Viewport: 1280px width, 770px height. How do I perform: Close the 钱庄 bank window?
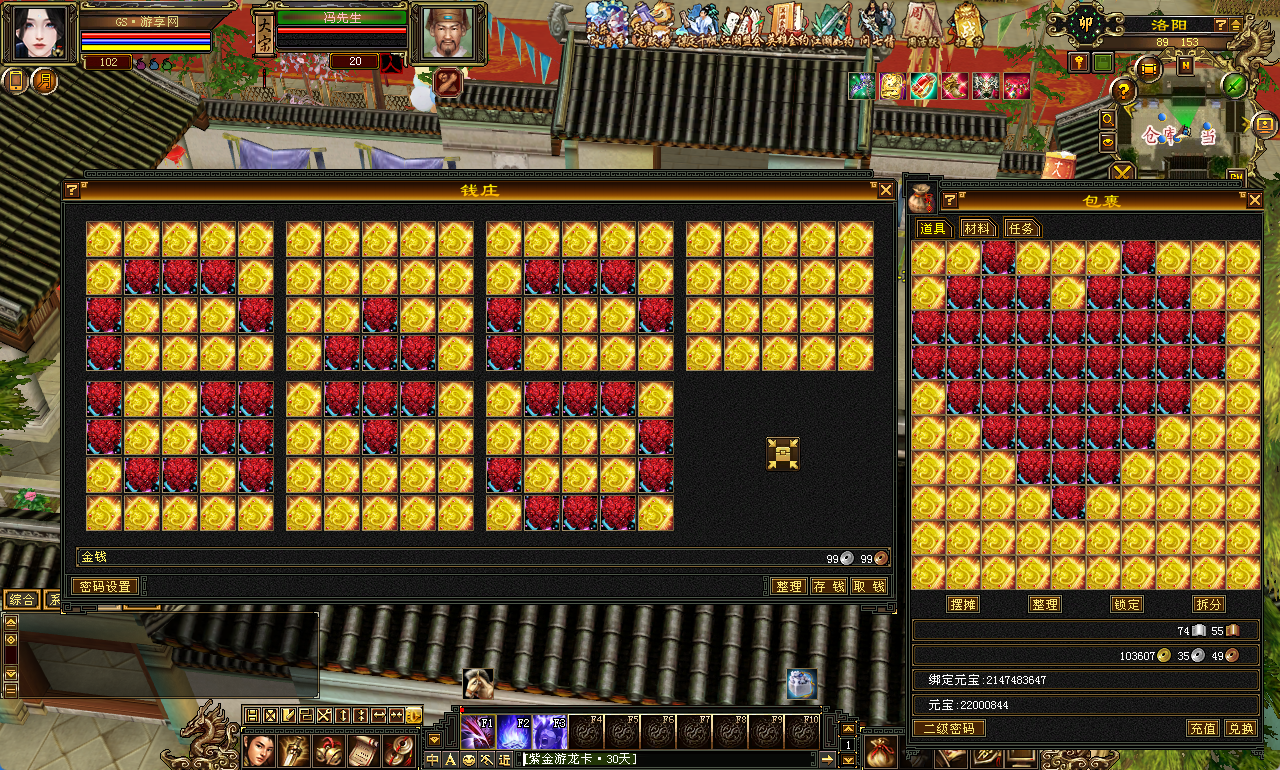[x=885, y=190]
